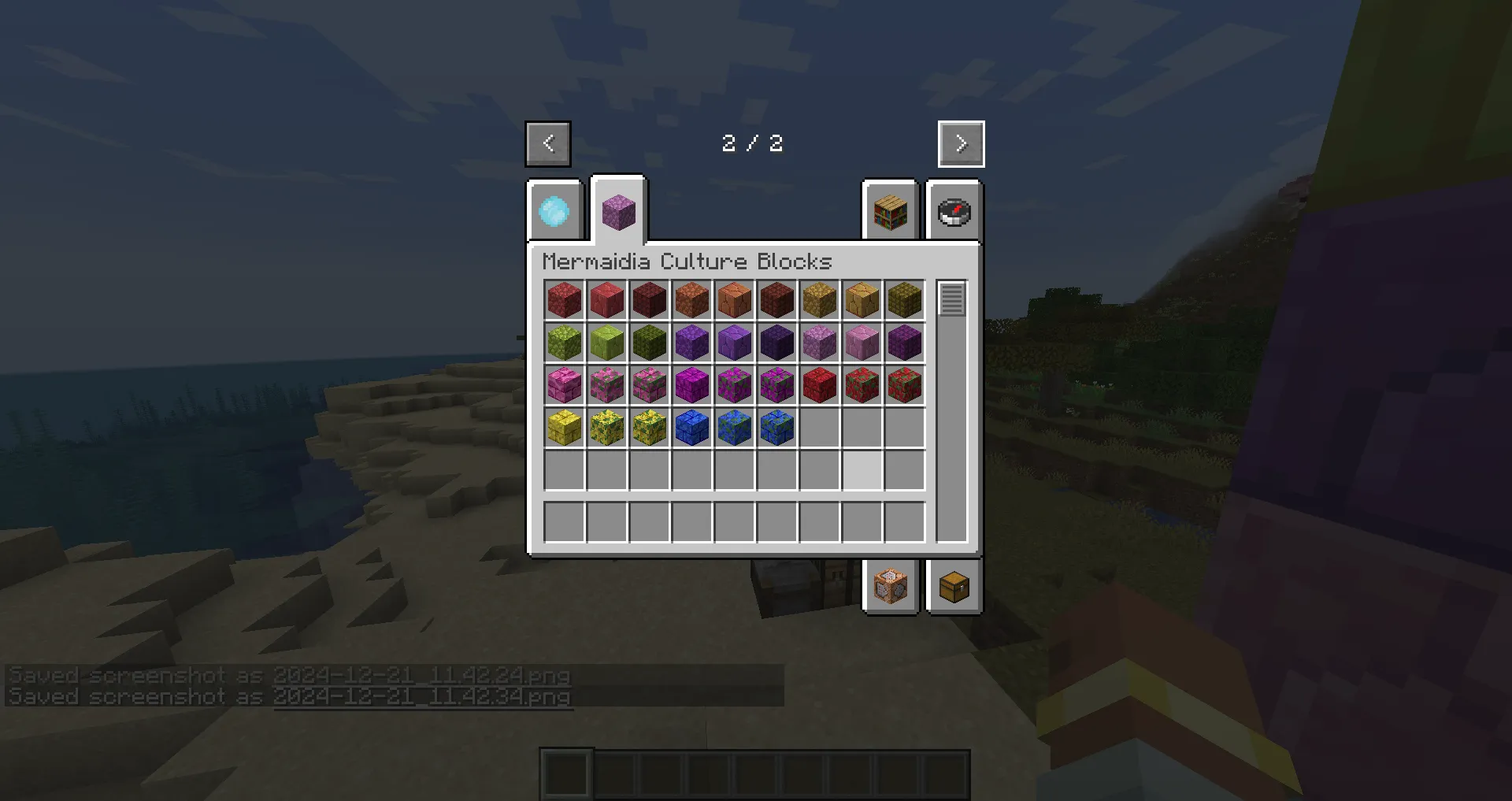
Task: Select the orange terracotta-like block in row one
Action: 734,299
